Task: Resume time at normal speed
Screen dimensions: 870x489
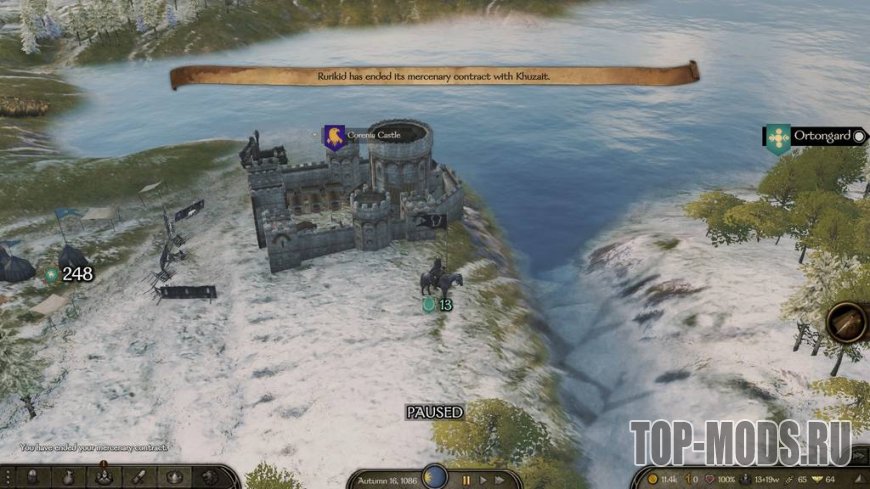Action: click(485, 480)
